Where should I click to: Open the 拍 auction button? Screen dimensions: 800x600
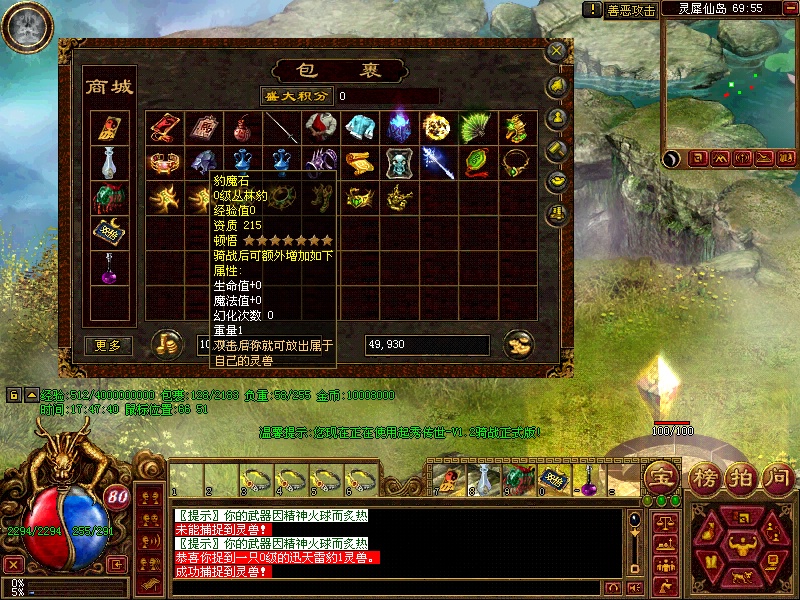pyautogui.click(x=740, y=477)
